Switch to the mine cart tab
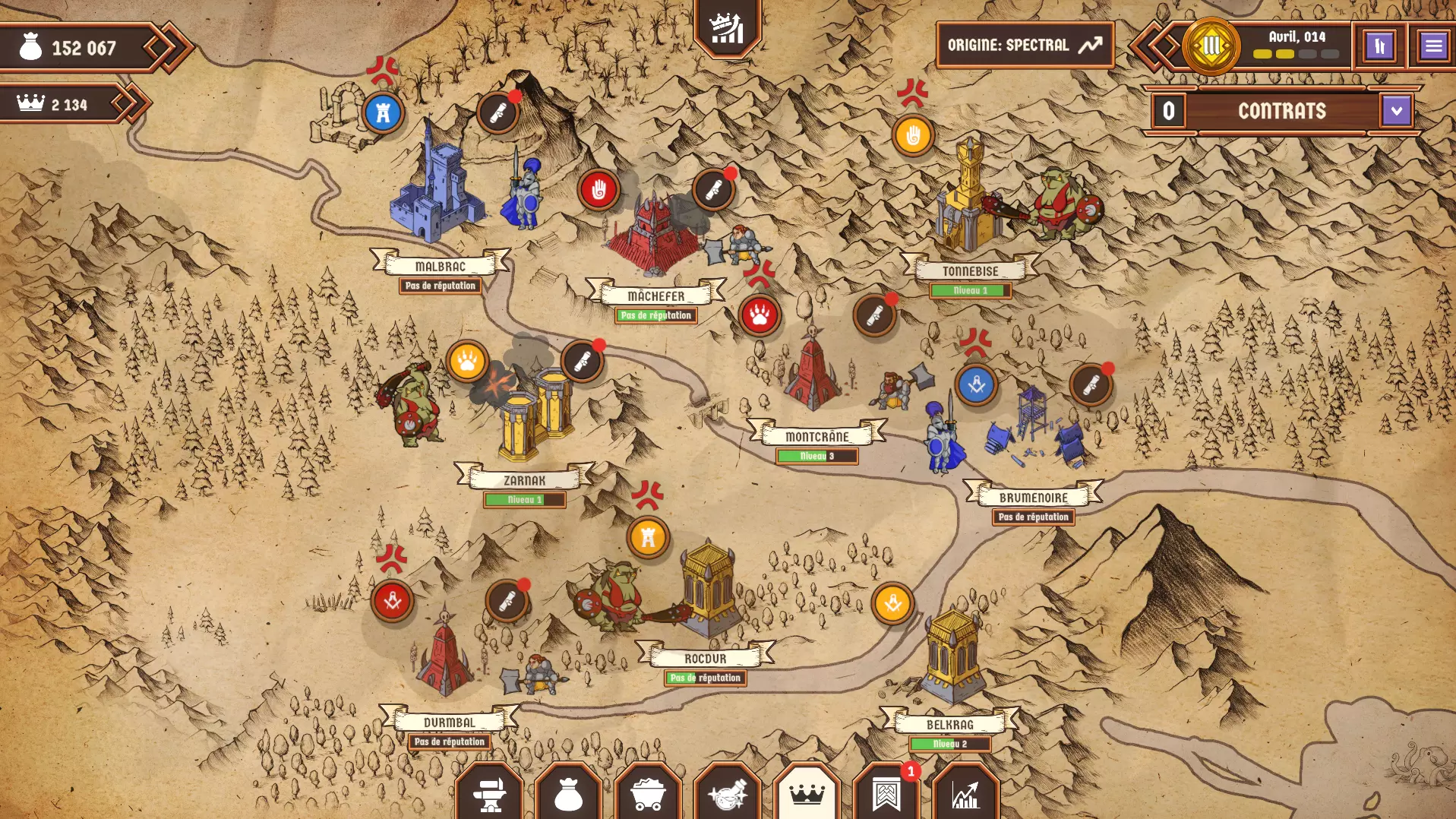Screen dimensions: 1456x819 click(648, 794)
